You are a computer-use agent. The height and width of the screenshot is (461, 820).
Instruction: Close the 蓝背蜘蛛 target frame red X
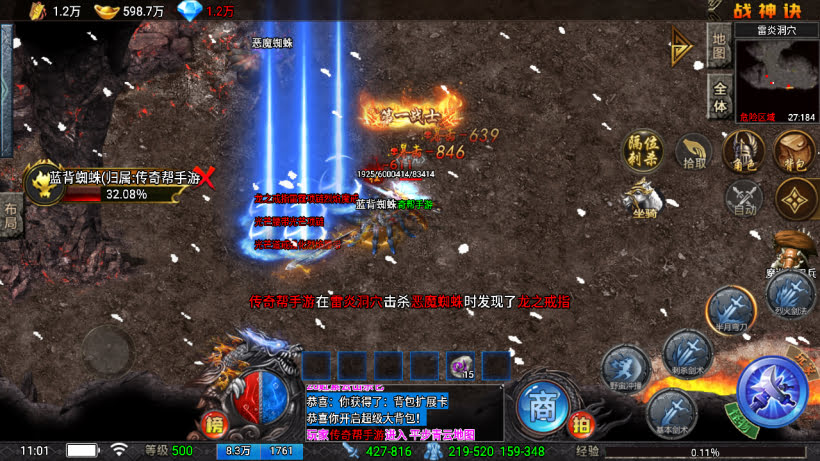point(208,180)
